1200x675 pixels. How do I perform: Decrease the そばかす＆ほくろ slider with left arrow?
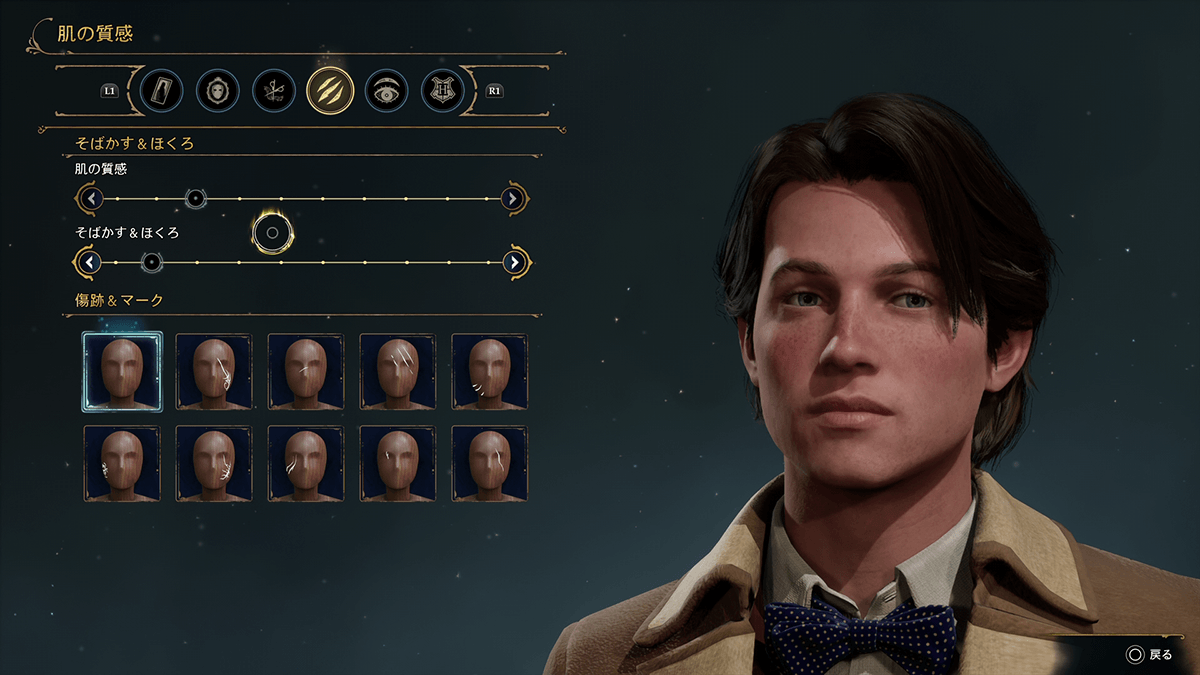click(x=90, y=263)
